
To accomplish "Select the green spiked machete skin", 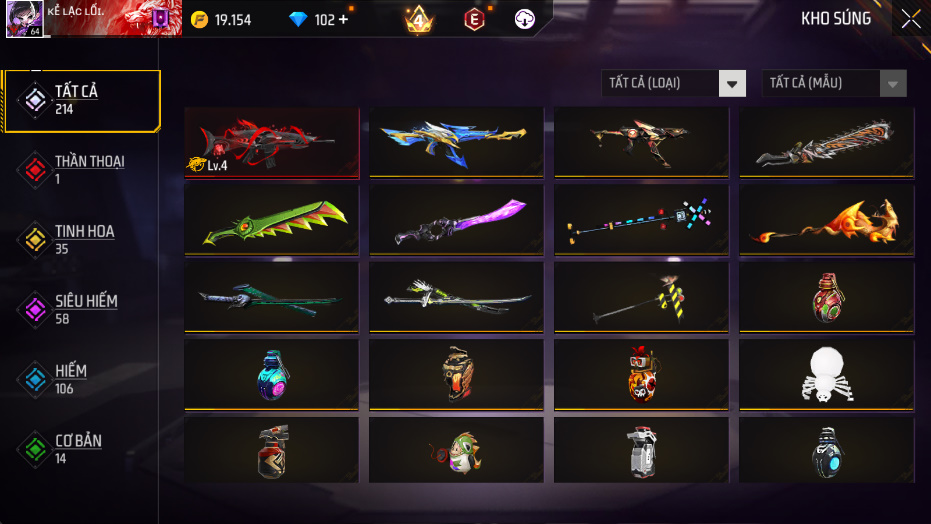I will (271, 220).
